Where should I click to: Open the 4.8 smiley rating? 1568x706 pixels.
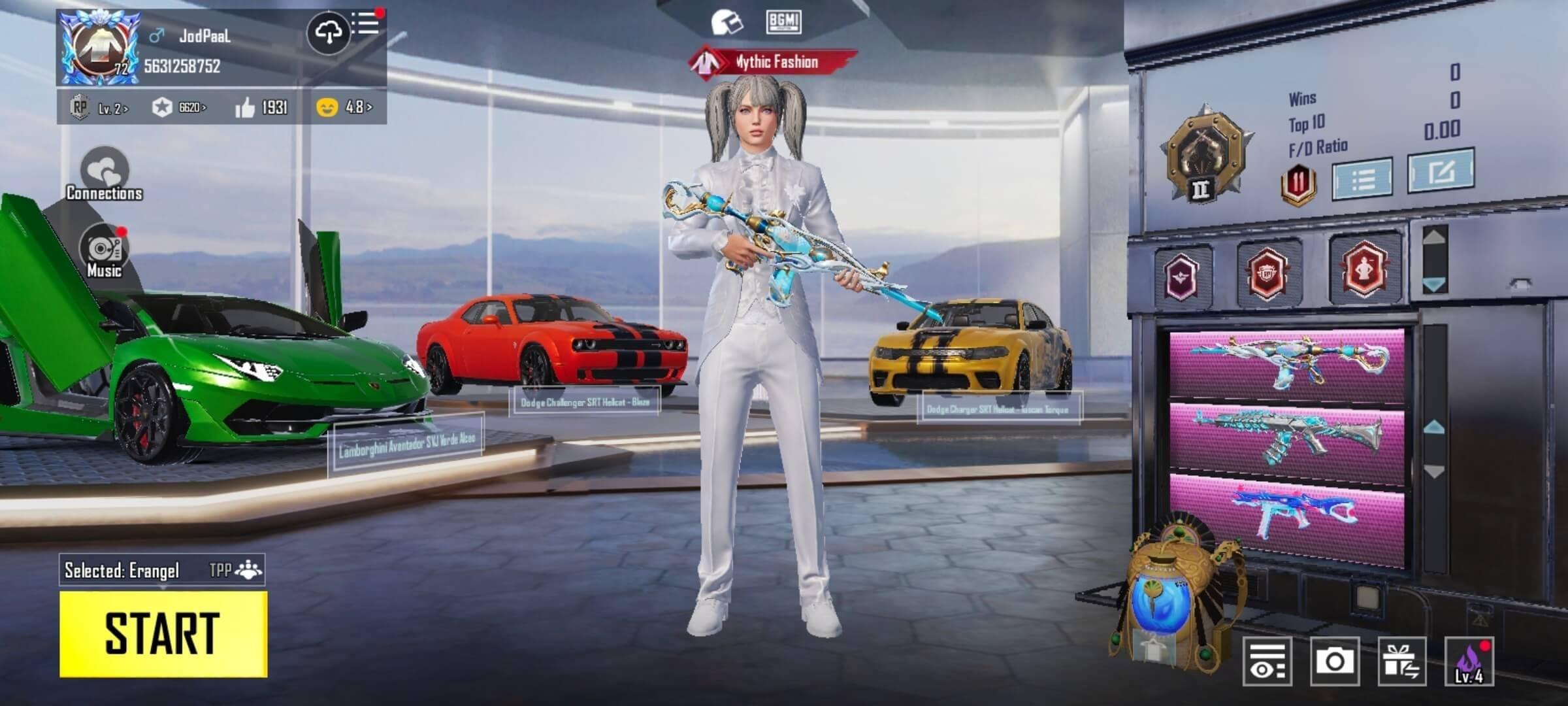tap(344, 107)
